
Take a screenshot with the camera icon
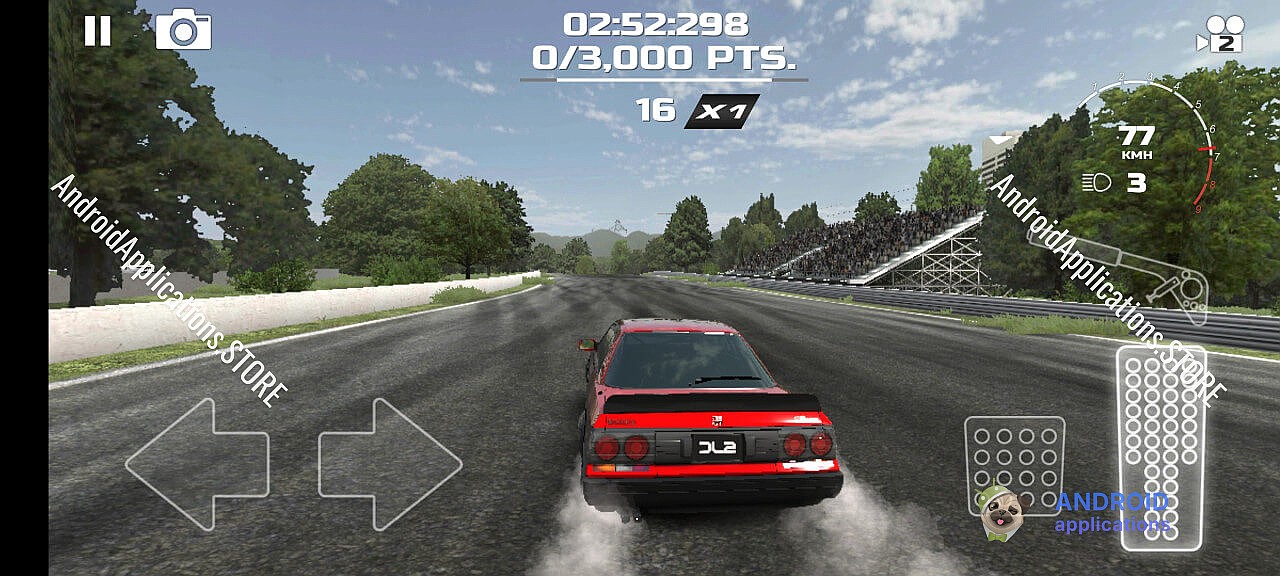click(x=183, y=31)
